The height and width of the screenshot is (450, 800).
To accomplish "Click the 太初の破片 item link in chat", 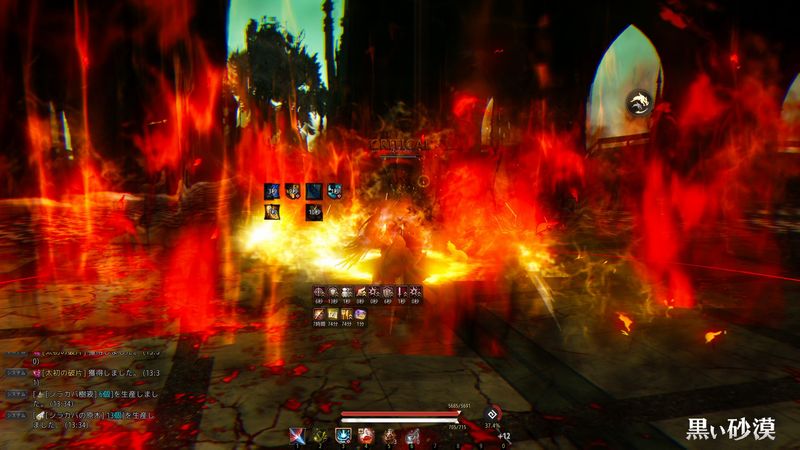I will point(61,374).
